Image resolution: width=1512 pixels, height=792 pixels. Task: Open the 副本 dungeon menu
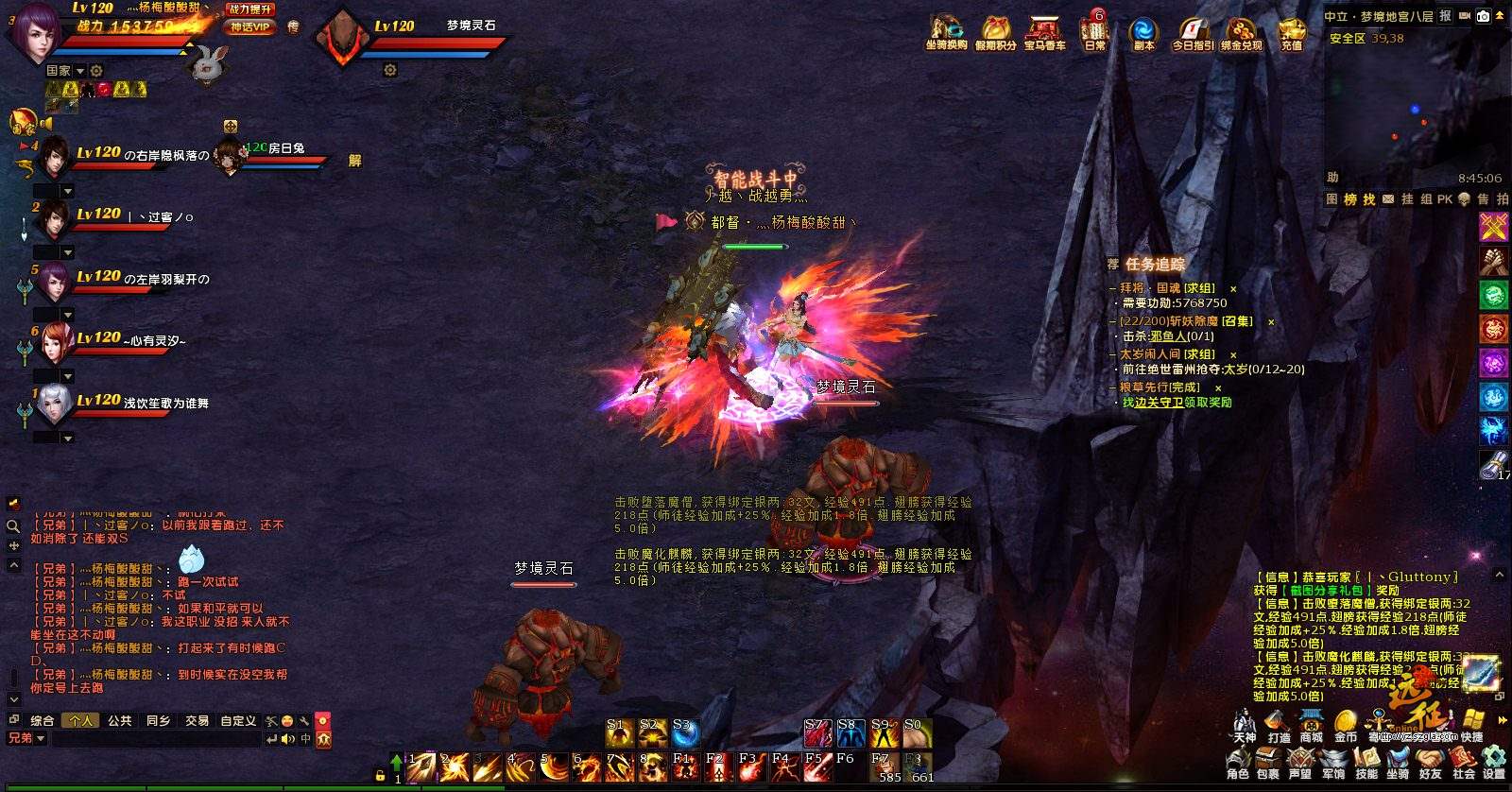[x=1143, y=31]
